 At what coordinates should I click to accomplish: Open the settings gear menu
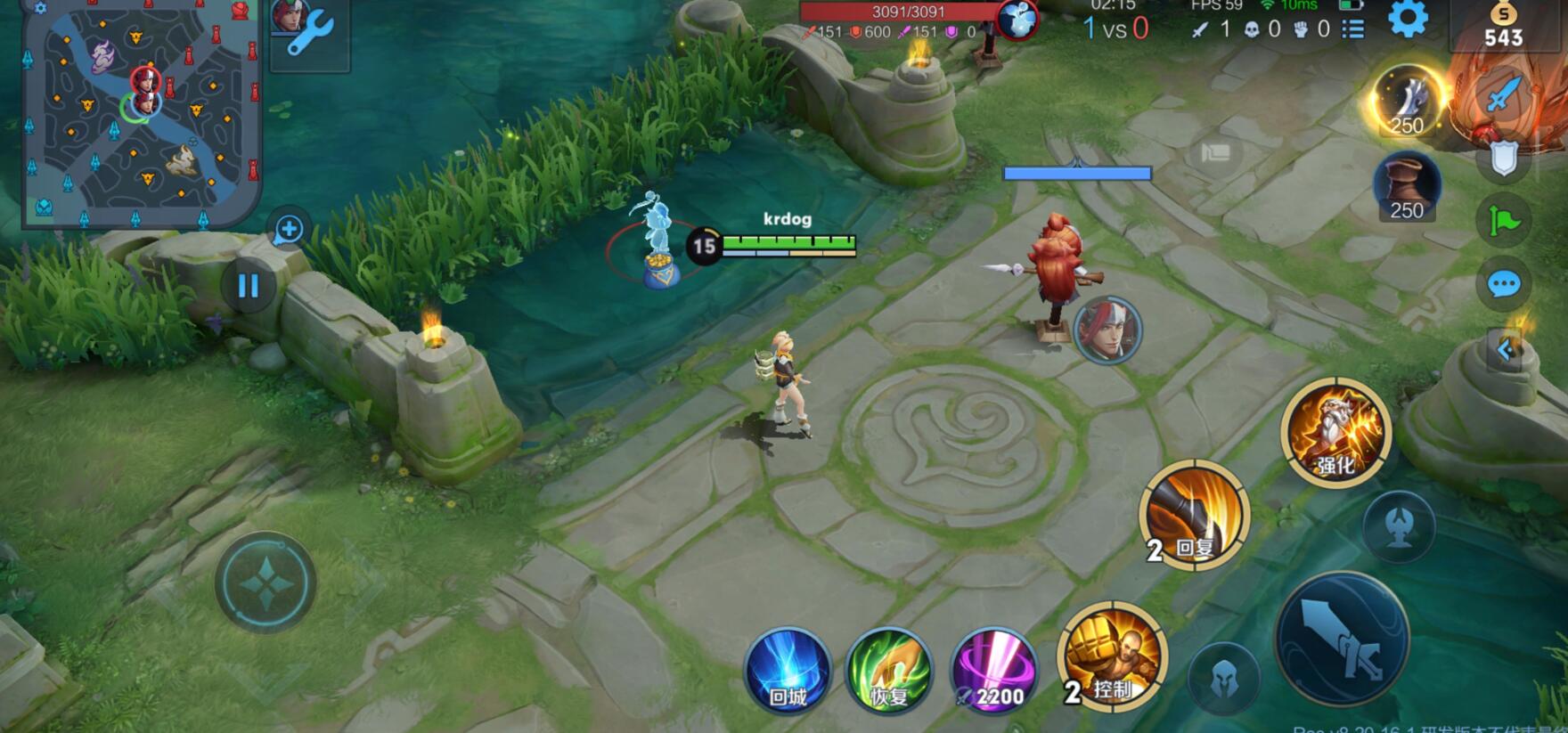coord(1408,19)
